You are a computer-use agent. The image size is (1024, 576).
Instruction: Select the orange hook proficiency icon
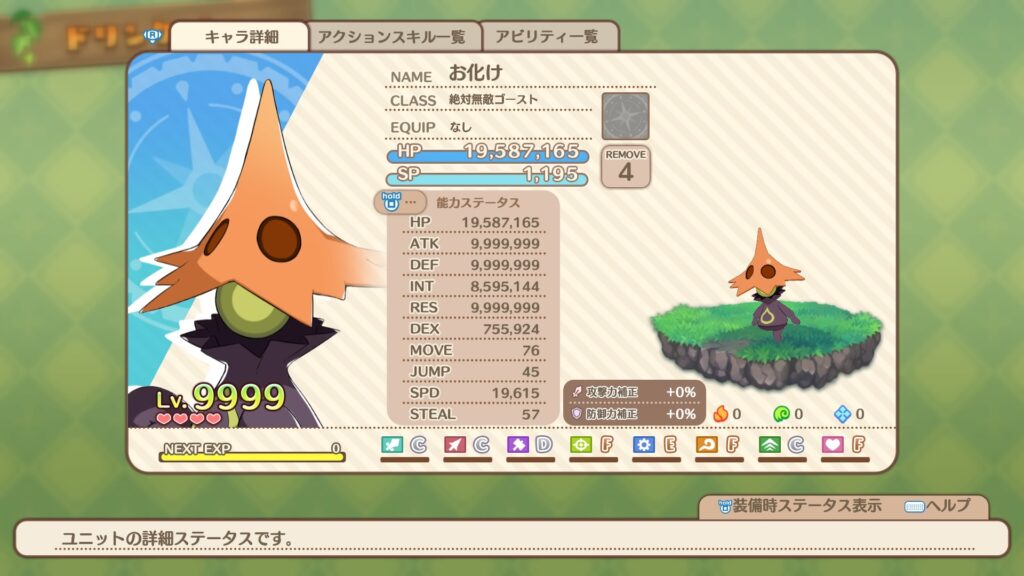pos(707,444)
